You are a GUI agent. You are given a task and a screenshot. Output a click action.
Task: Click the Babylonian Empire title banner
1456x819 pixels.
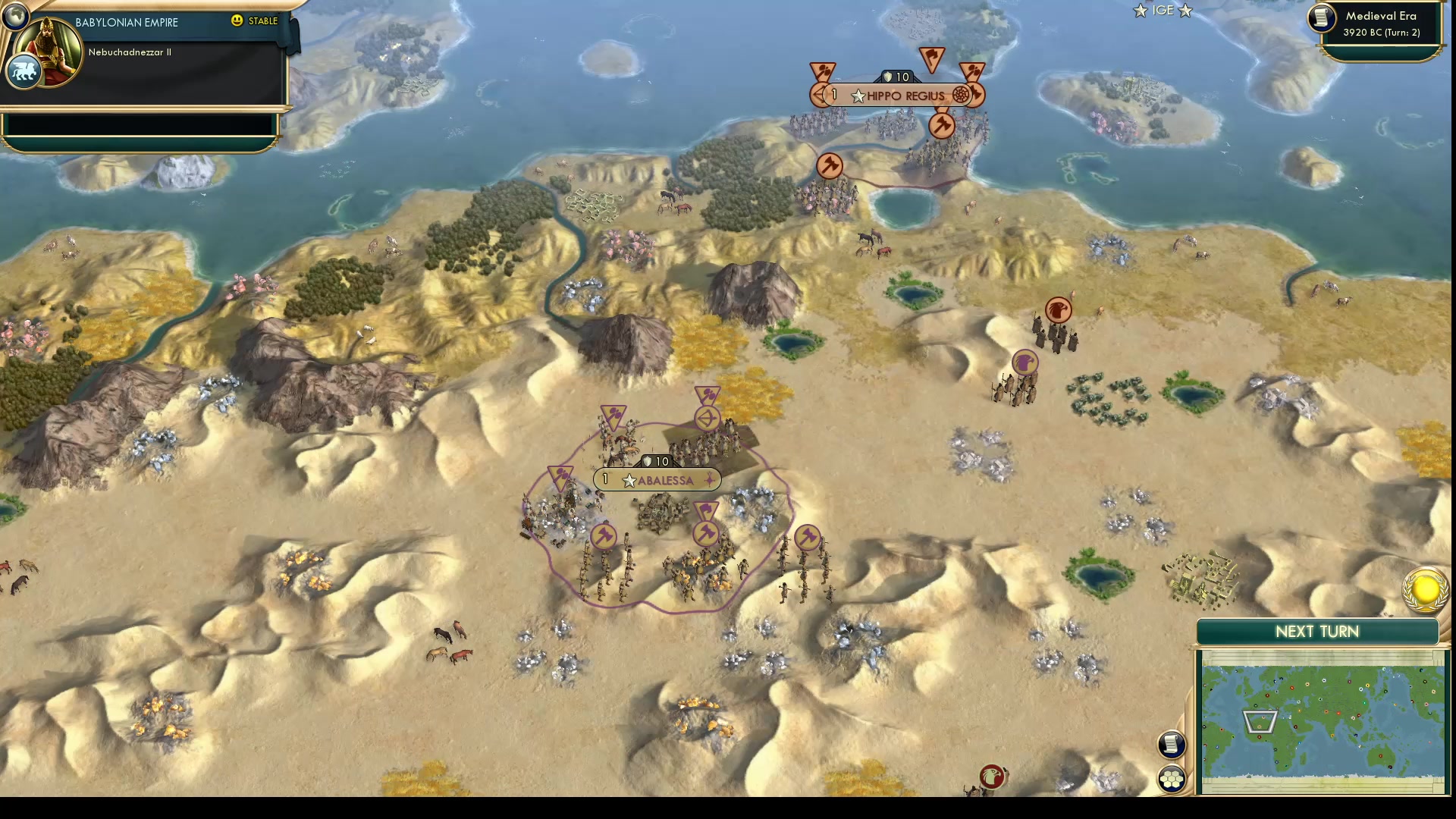coord(125,22)
